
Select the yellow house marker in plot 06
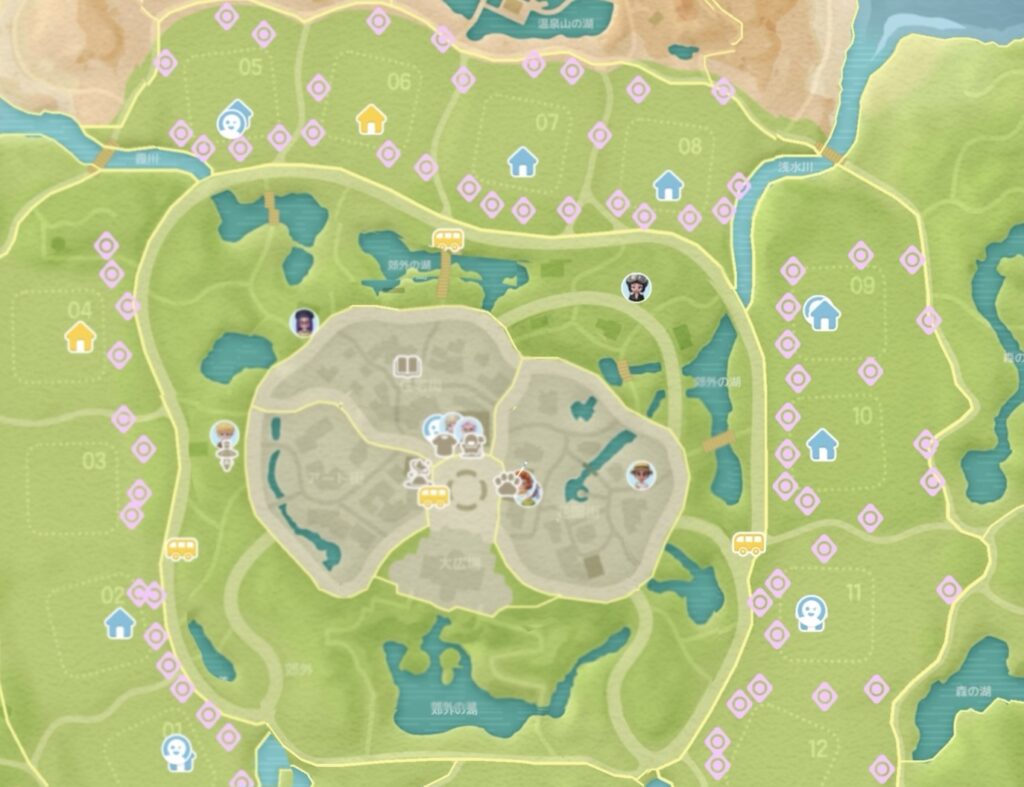pyautogui.click(x=371, y=120)
